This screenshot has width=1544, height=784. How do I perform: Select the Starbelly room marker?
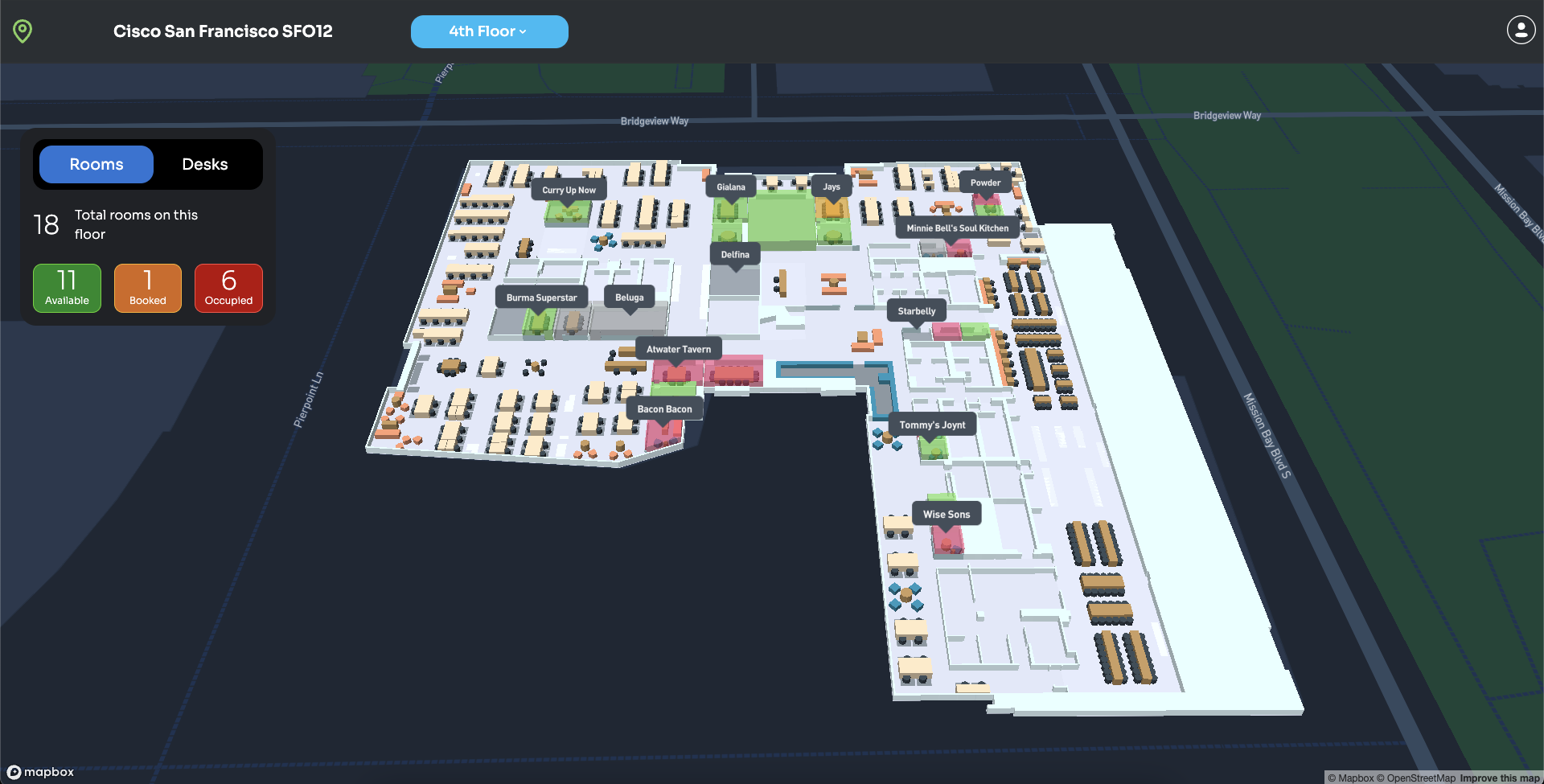point(917,310)
